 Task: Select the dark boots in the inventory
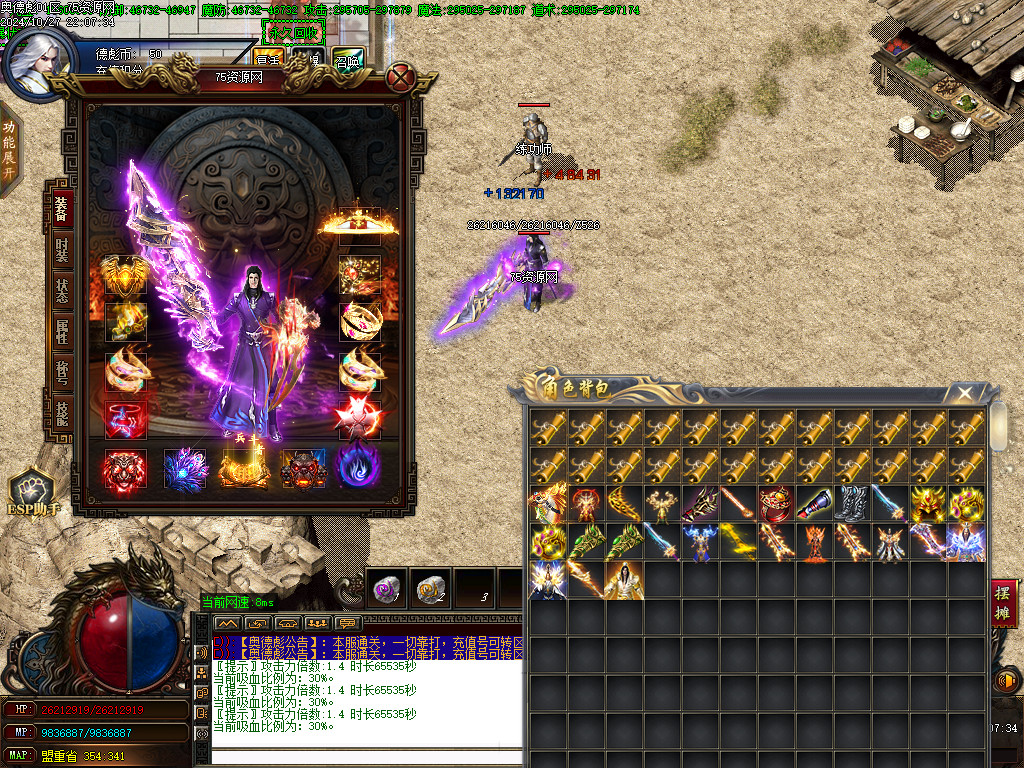point(851,503)
